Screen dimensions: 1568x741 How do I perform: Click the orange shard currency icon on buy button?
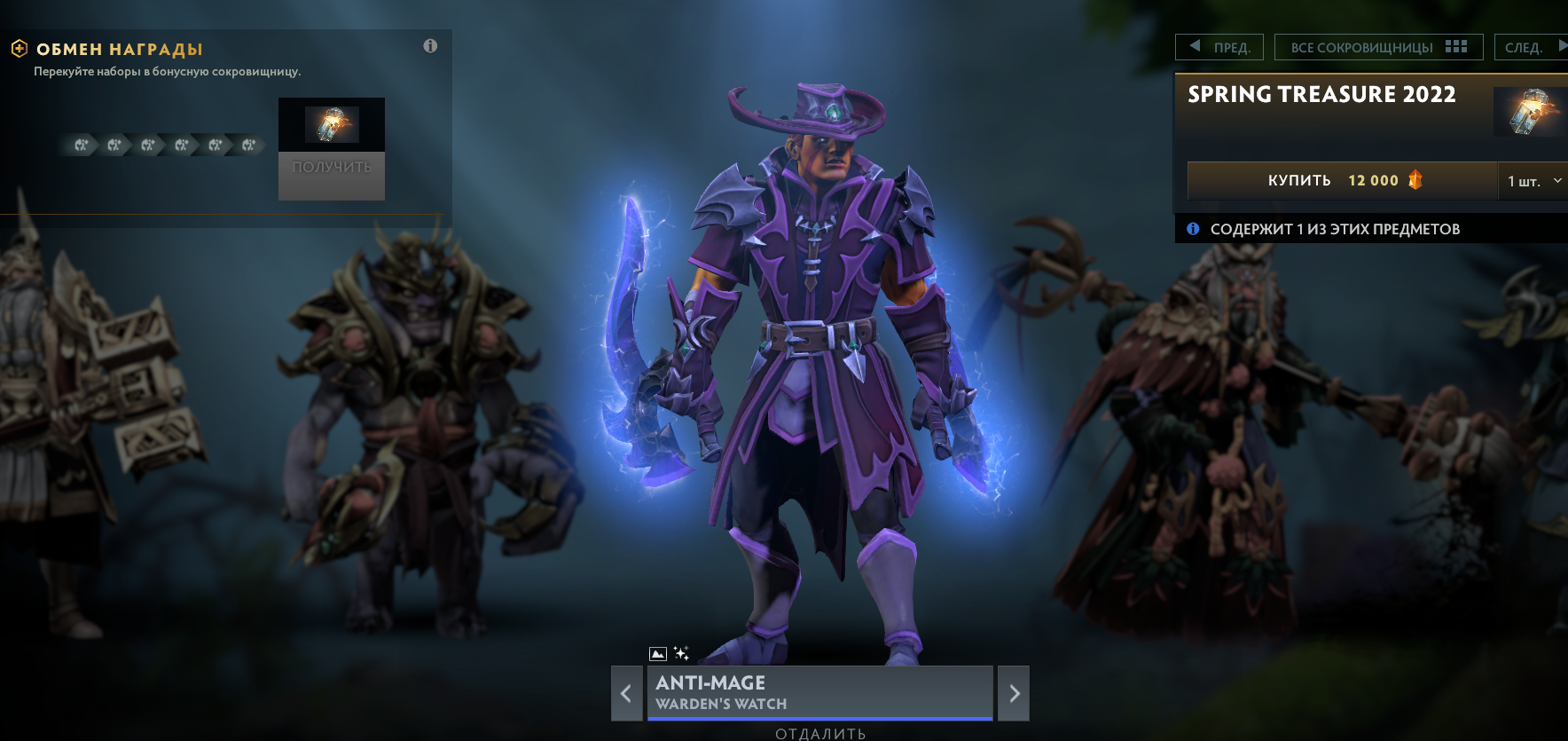click(x=1416, y=180)
